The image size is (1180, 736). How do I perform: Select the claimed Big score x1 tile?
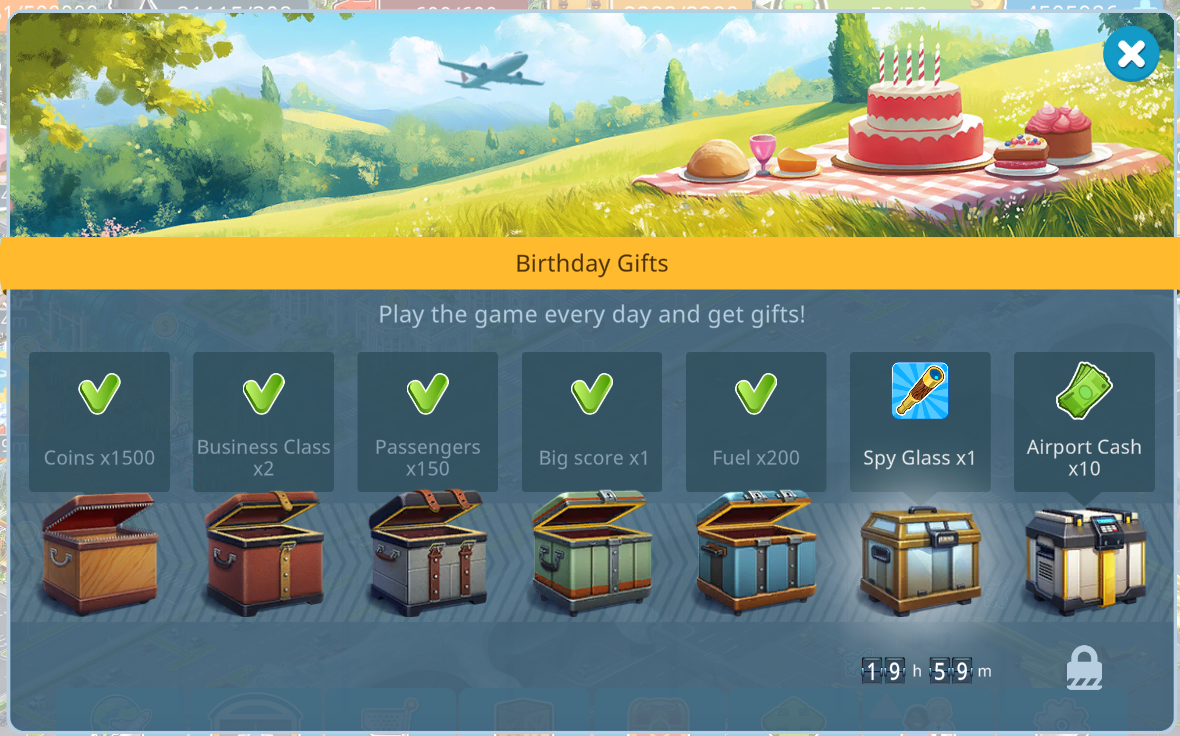pos(592,421)
